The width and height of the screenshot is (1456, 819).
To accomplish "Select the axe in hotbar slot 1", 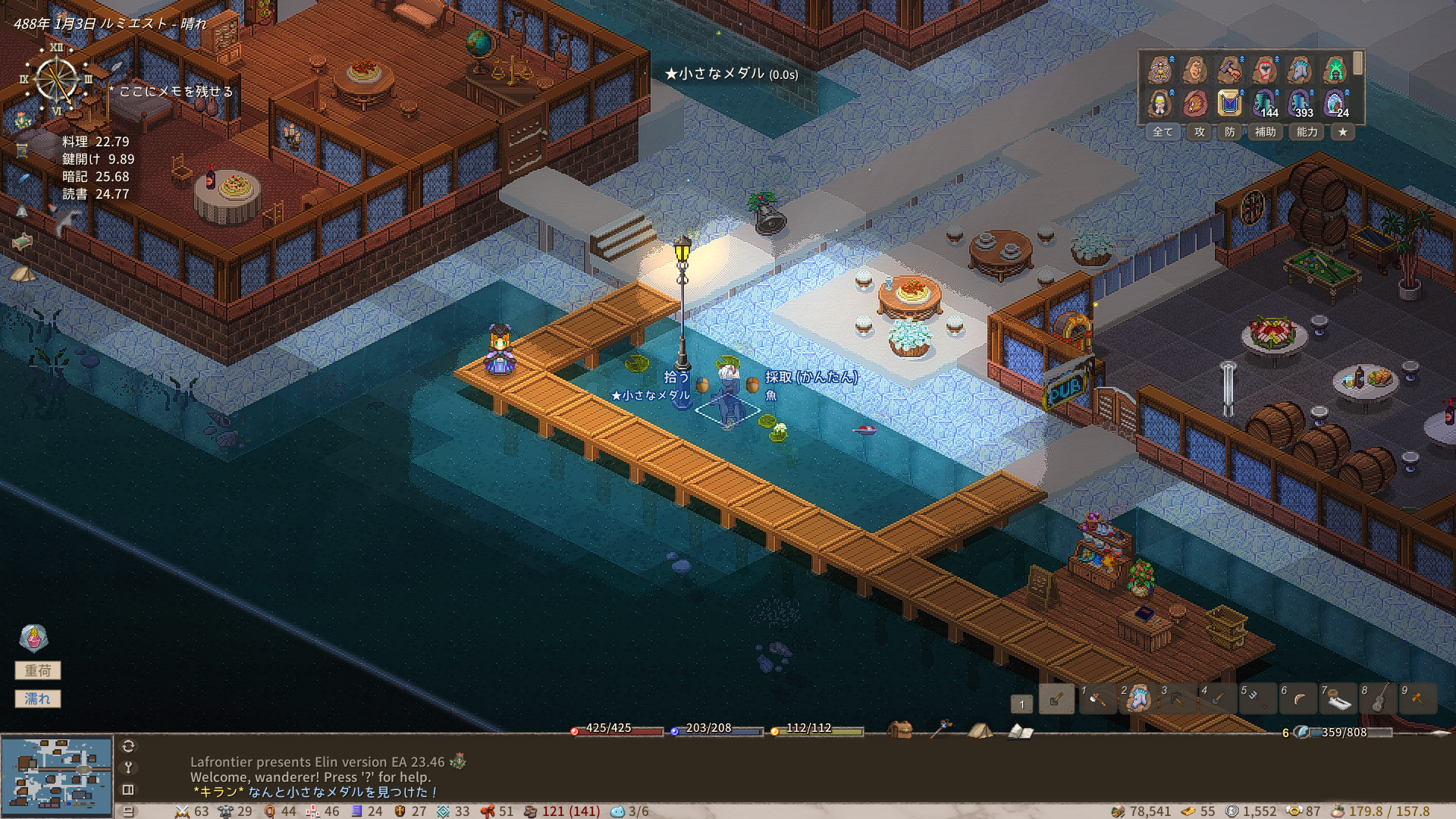I will click(1097, 699).
